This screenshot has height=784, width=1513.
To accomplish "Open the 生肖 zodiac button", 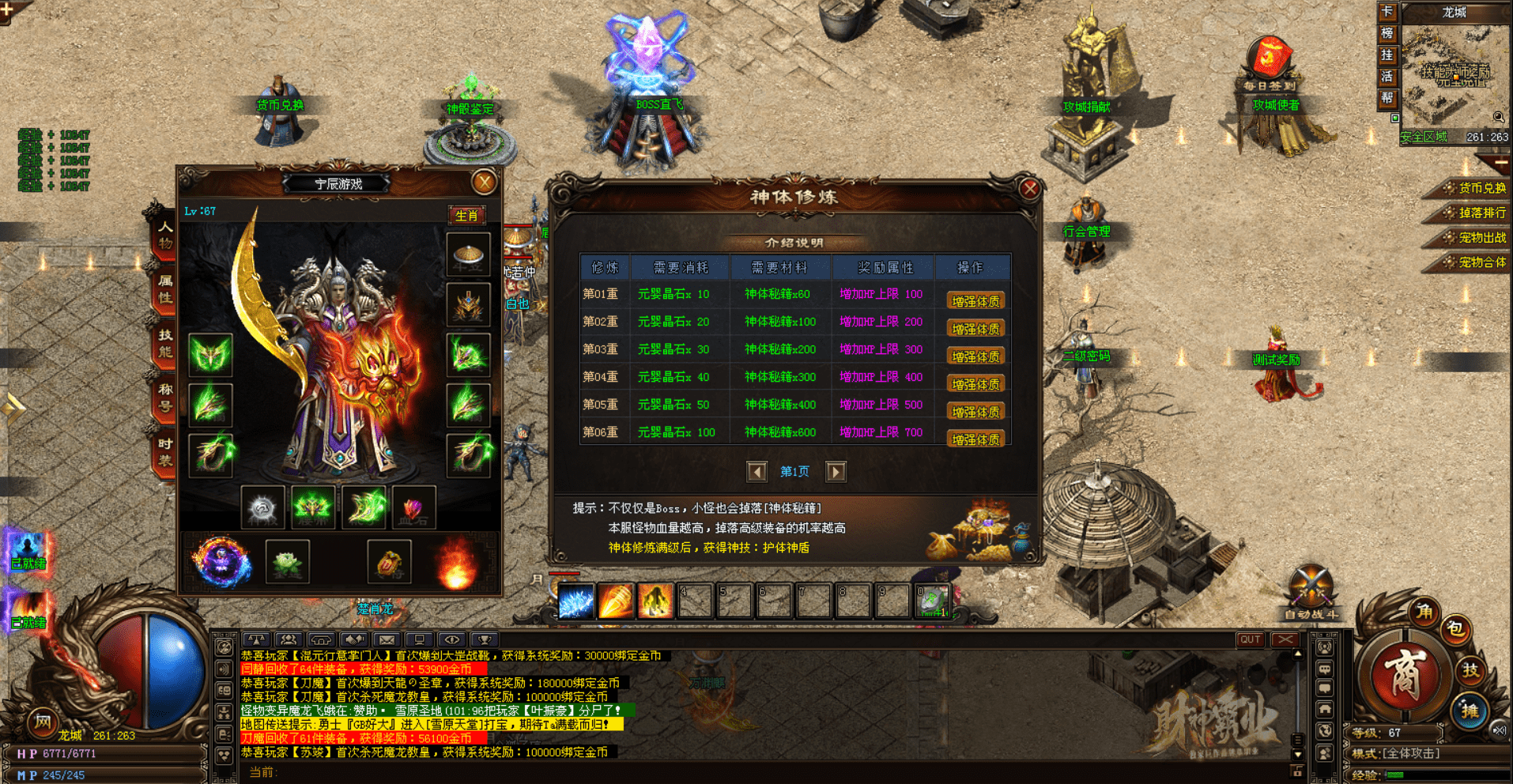I will tap(466, 215).
